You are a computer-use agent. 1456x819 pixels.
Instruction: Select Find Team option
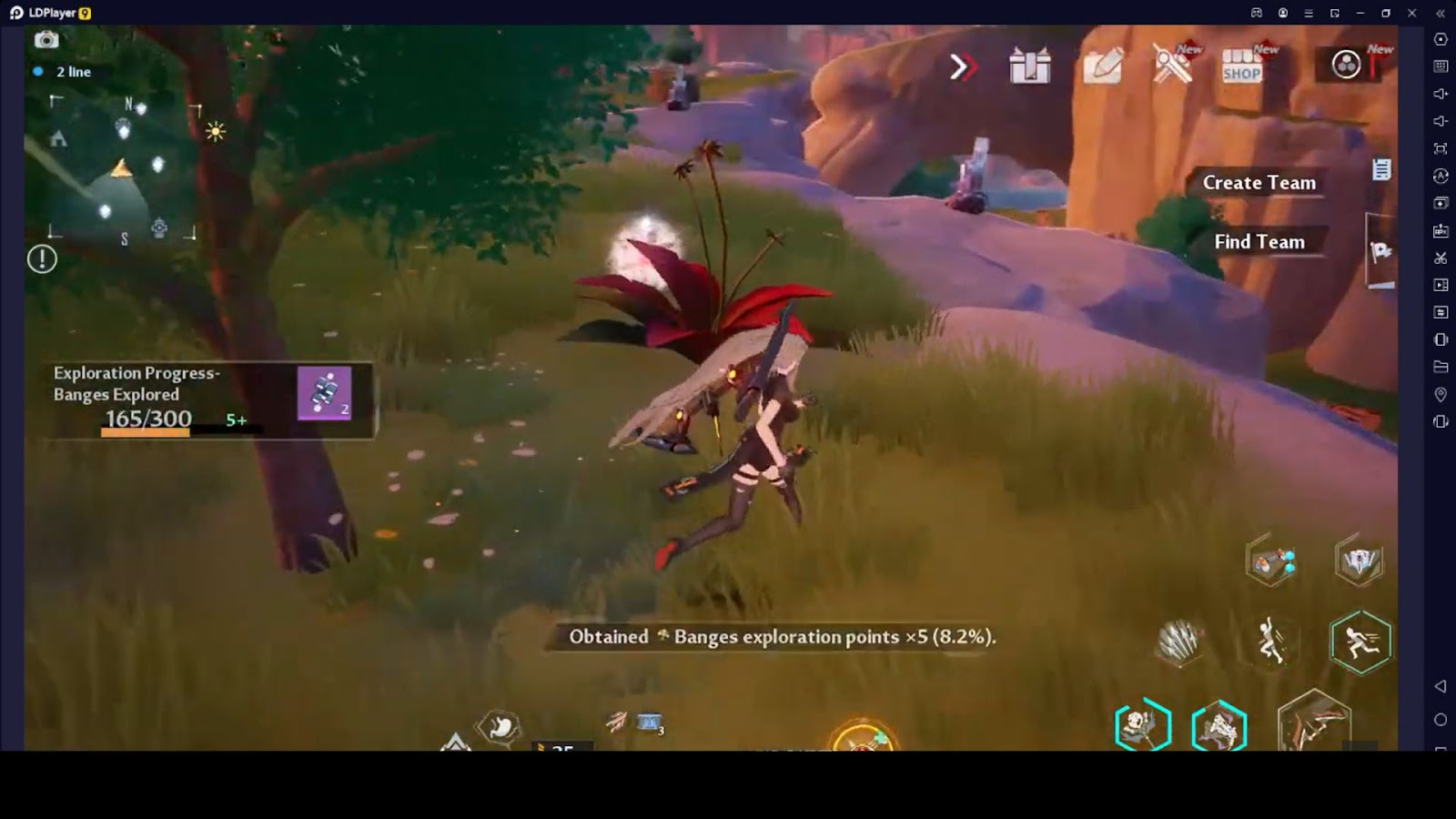(1259, 242)
